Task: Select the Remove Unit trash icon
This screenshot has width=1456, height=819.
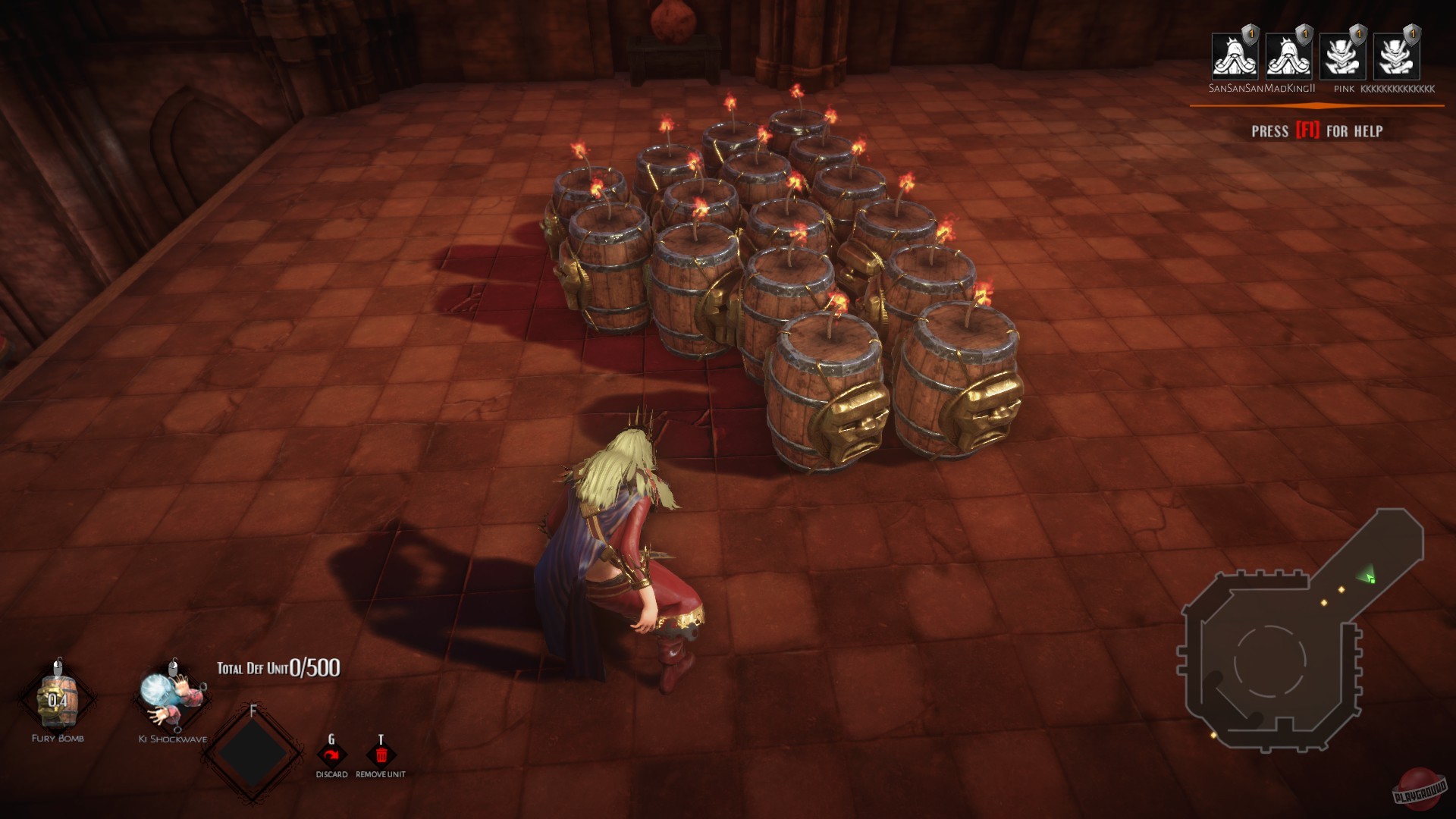Action: click(x=381, y=756)
